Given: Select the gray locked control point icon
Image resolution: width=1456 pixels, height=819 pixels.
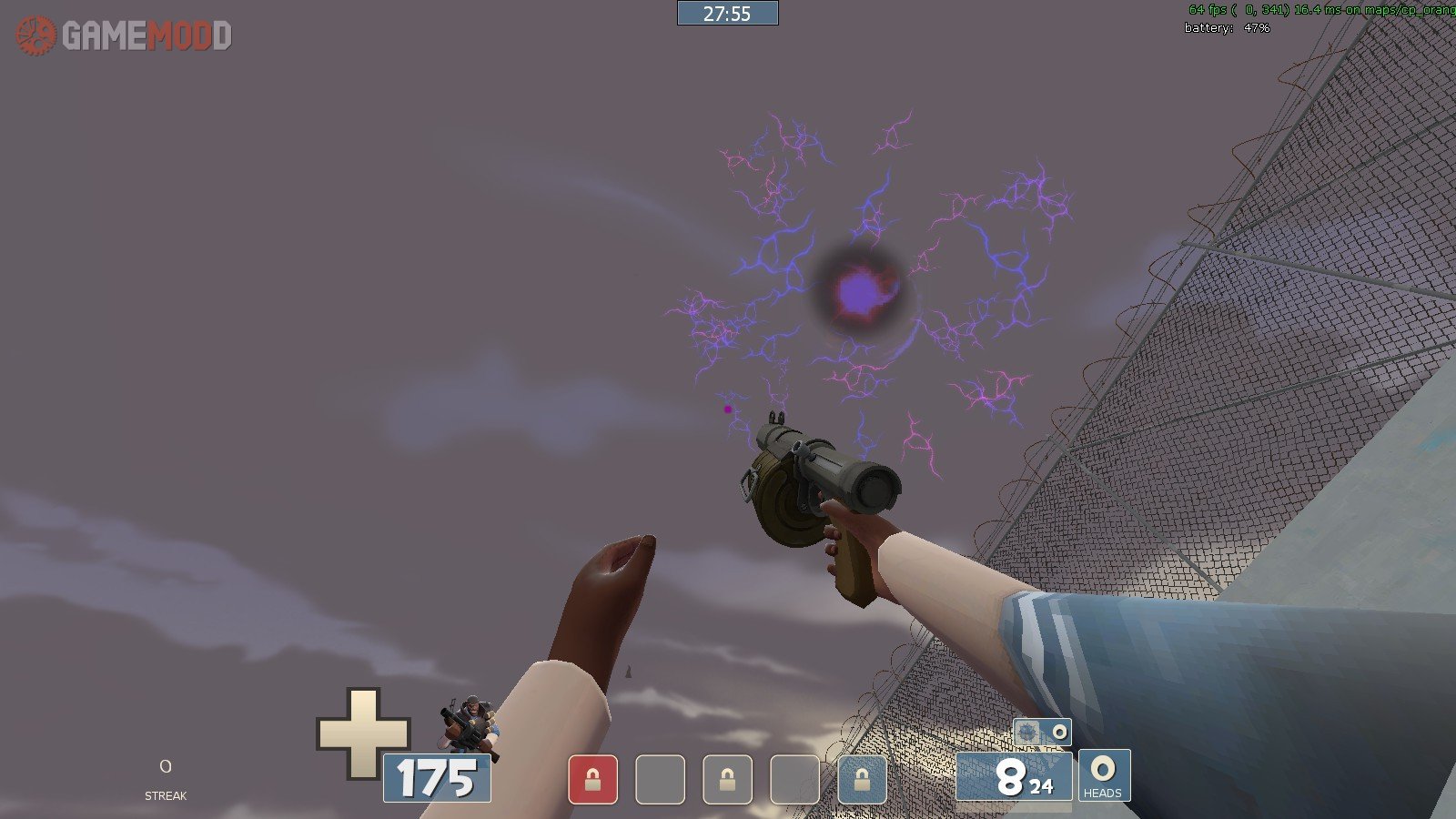Looking at the screenshot, I should [x=727, y=780].
